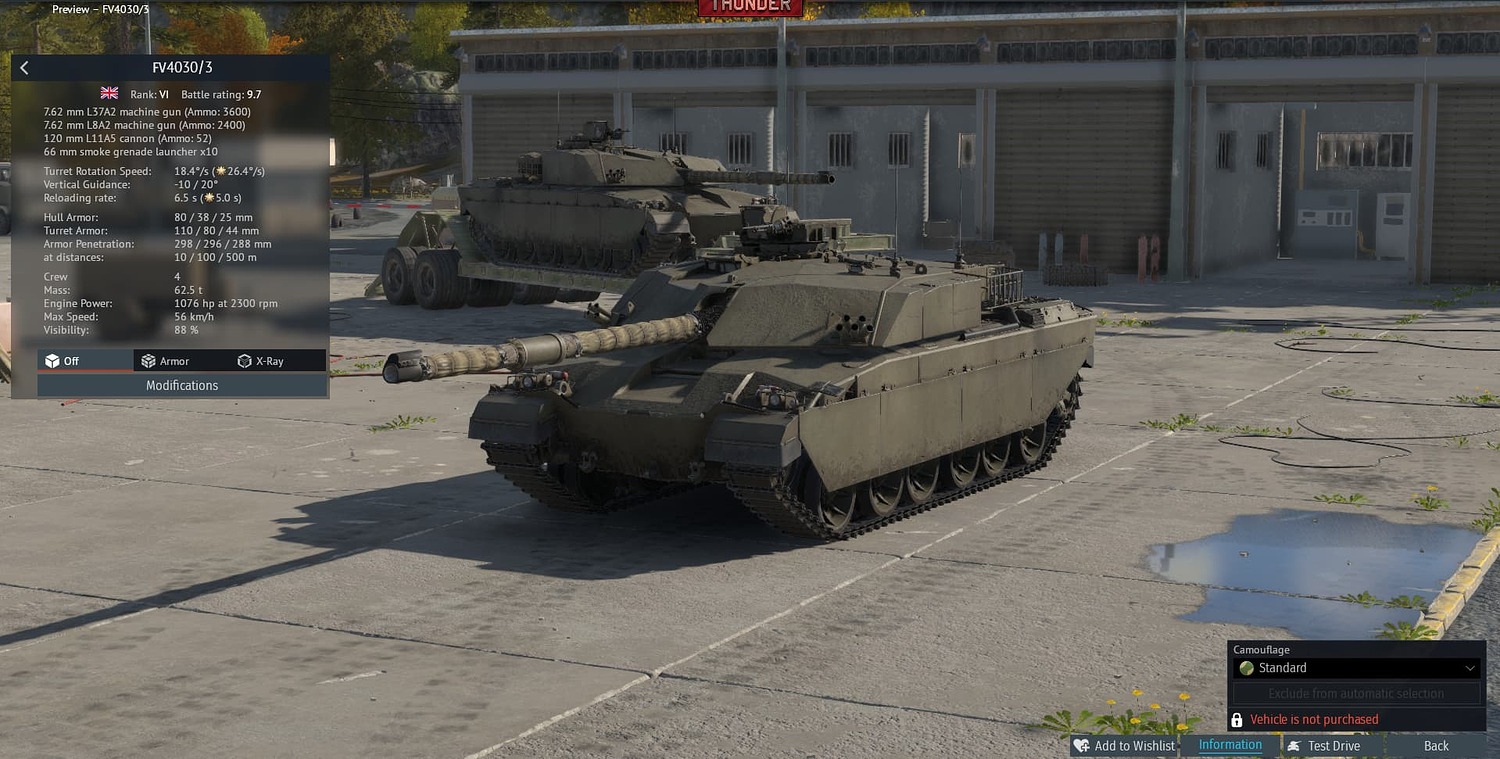Click the chevron on the Standard camouflage selector

coord(1470,667)
